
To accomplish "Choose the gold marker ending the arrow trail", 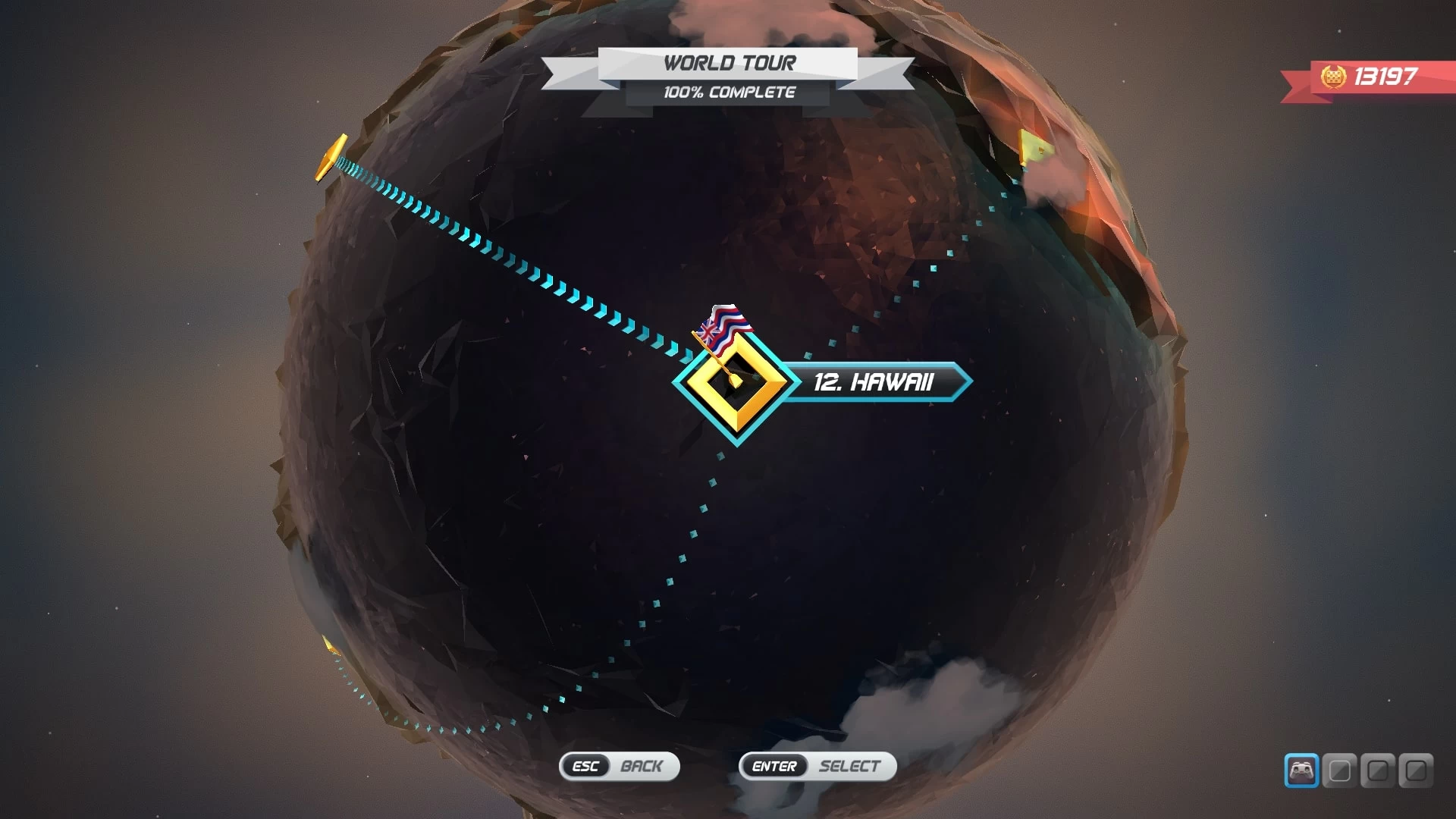I will pos(331,158).
